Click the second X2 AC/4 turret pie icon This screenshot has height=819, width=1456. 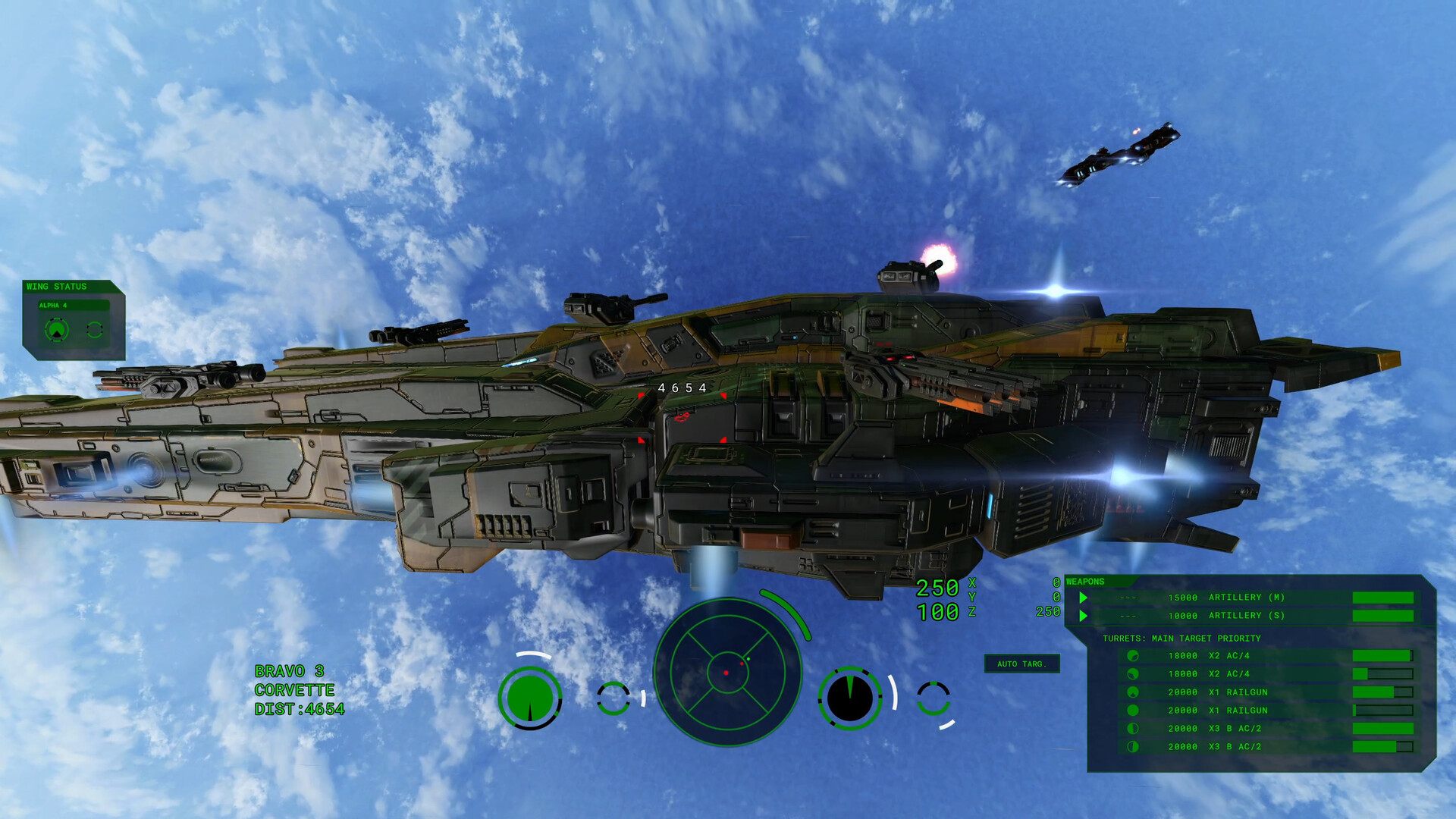point(1134,673)
